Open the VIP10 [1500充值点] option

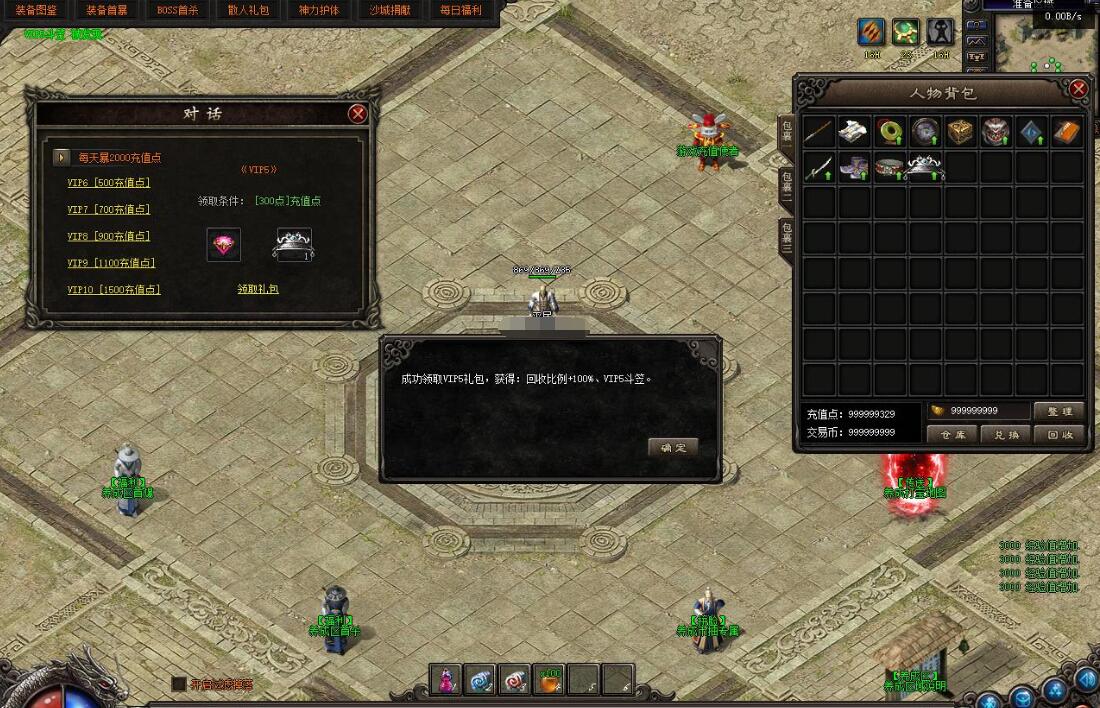(x=113, y=290)
